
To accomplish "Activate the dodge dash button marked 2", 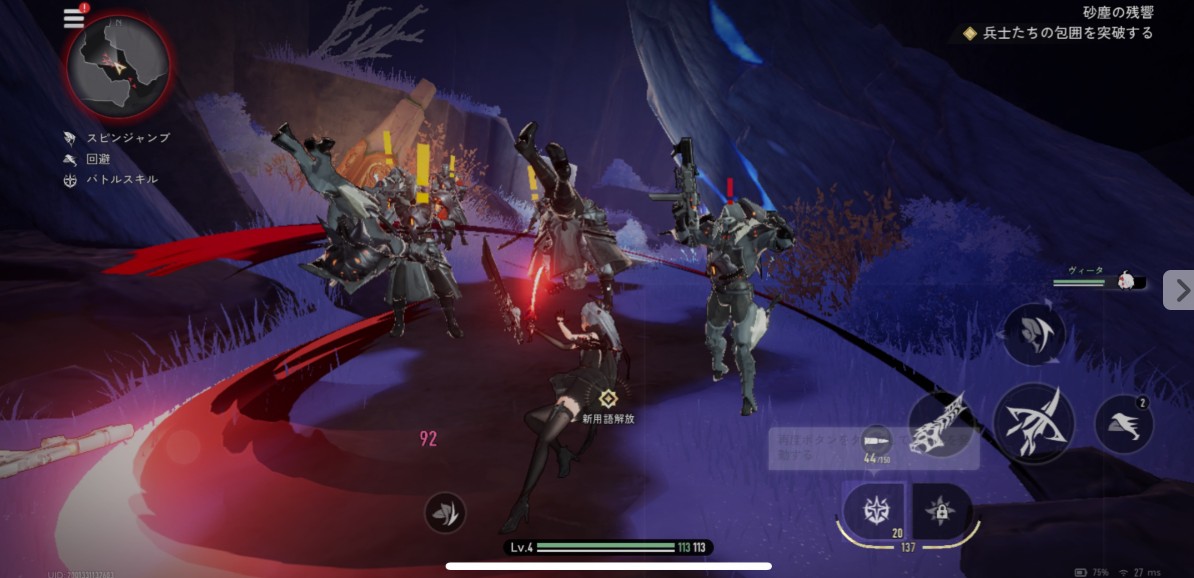I will click(1124, 424).
